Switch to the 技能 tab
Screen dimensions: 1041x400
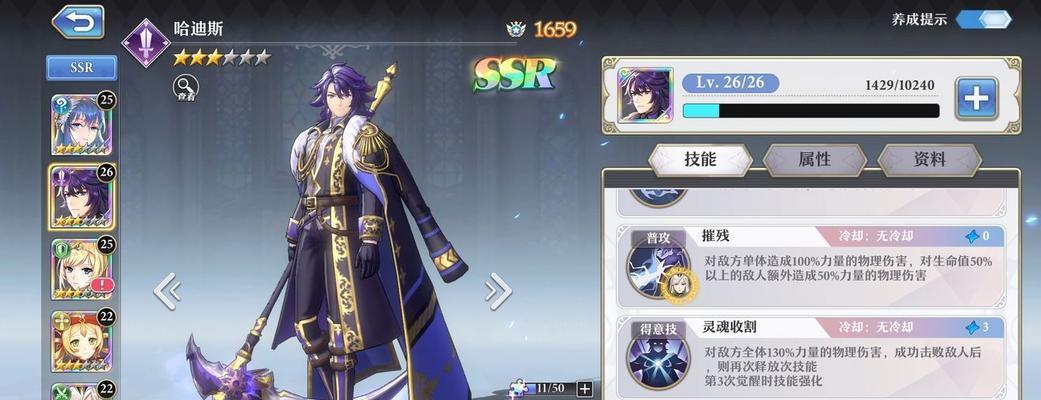(x=700, y=160)
